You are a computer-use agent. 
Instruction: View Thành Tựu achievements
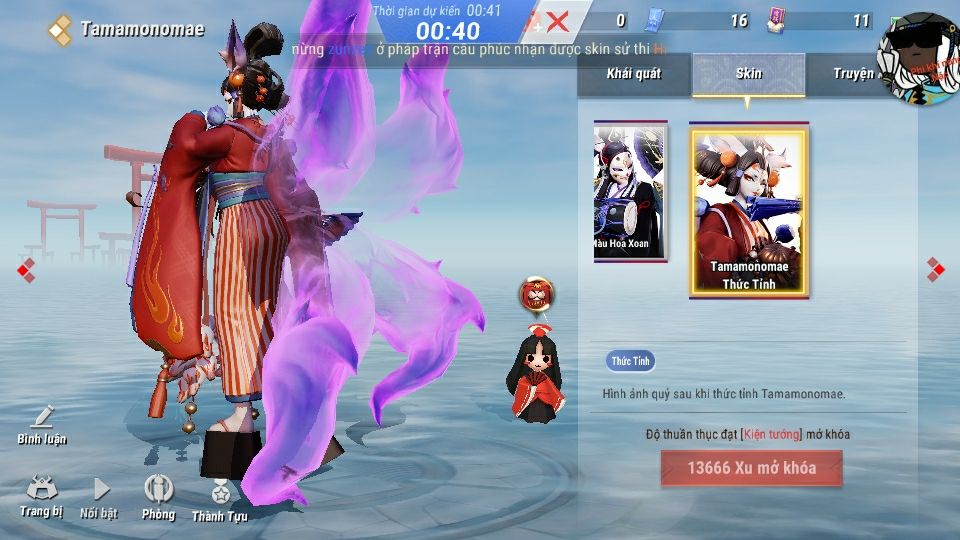(x=219, y=498)
